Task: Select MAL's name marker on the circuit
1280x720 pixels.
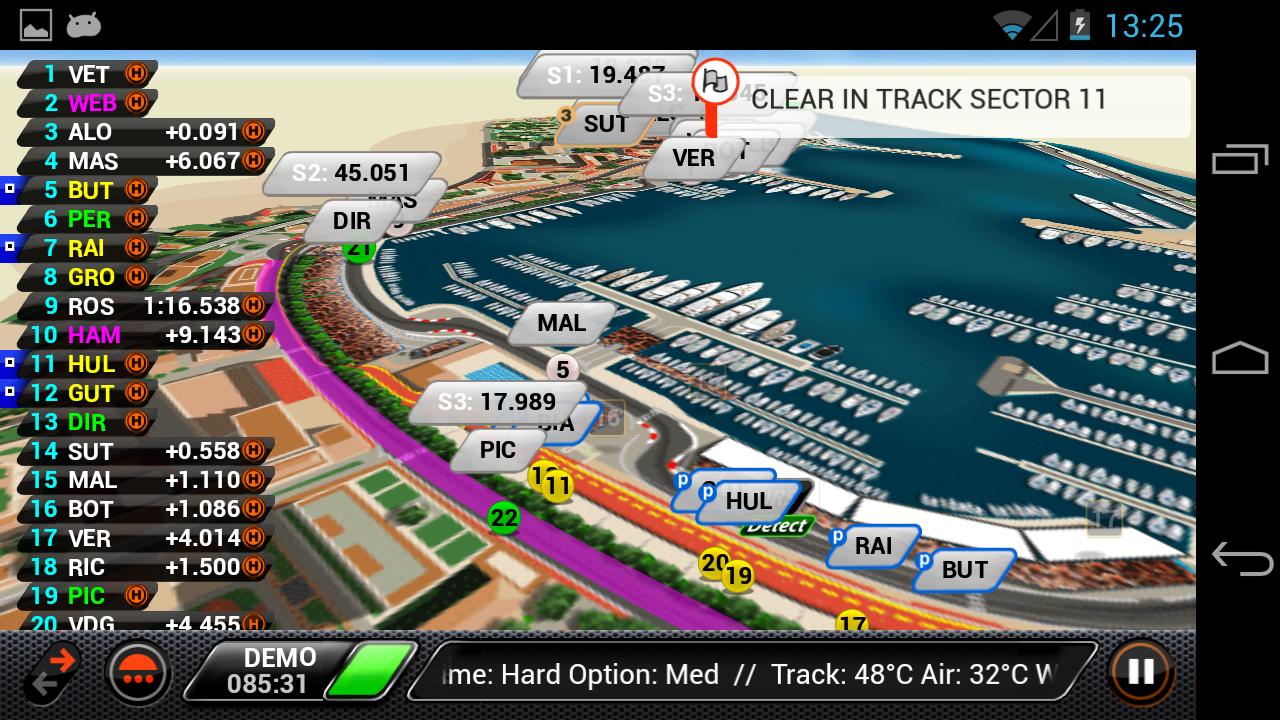Action: (x=560, y=323)
